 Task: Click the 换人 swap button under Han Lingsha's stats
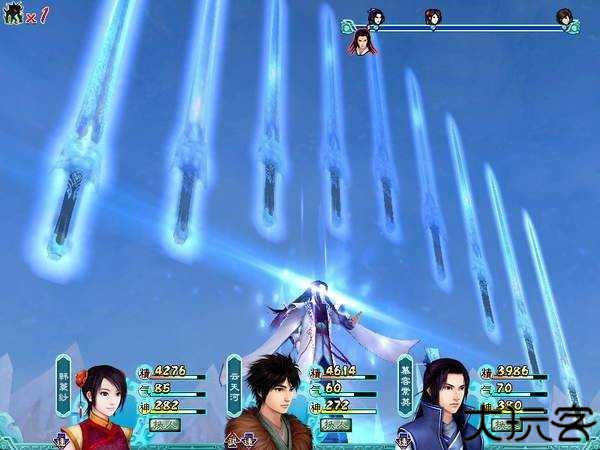click(x=164, y=424)
